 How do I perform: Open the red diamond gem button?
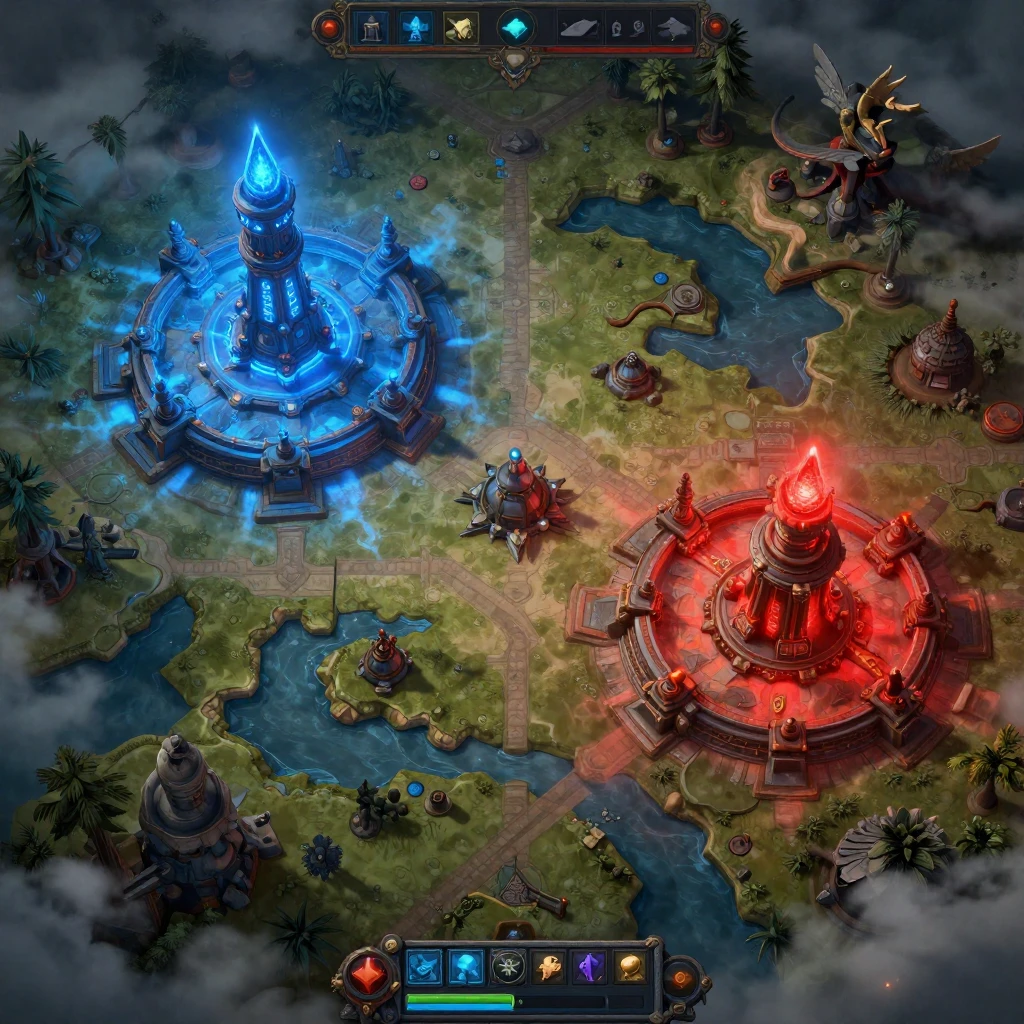click(367, 974)
